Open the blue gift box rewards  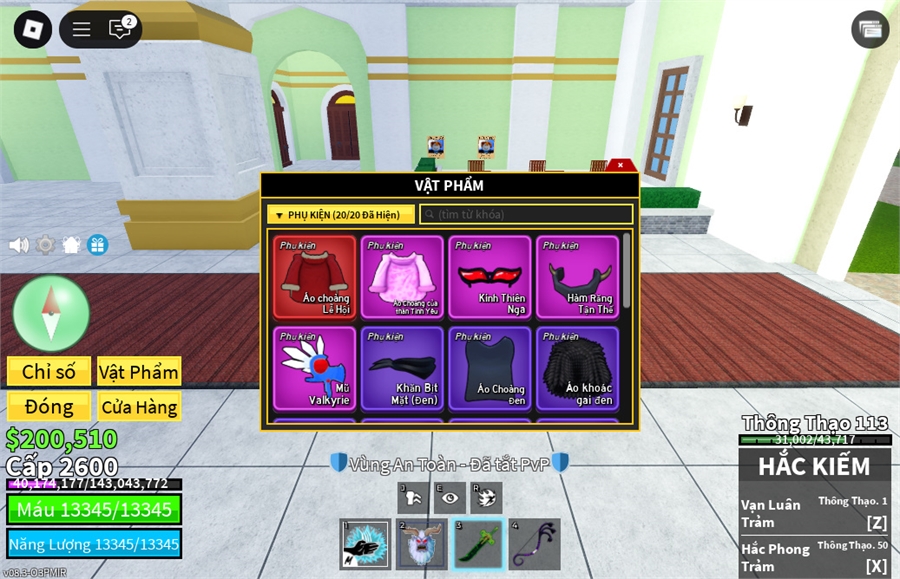pyautogui.click(x=97, y=245)
